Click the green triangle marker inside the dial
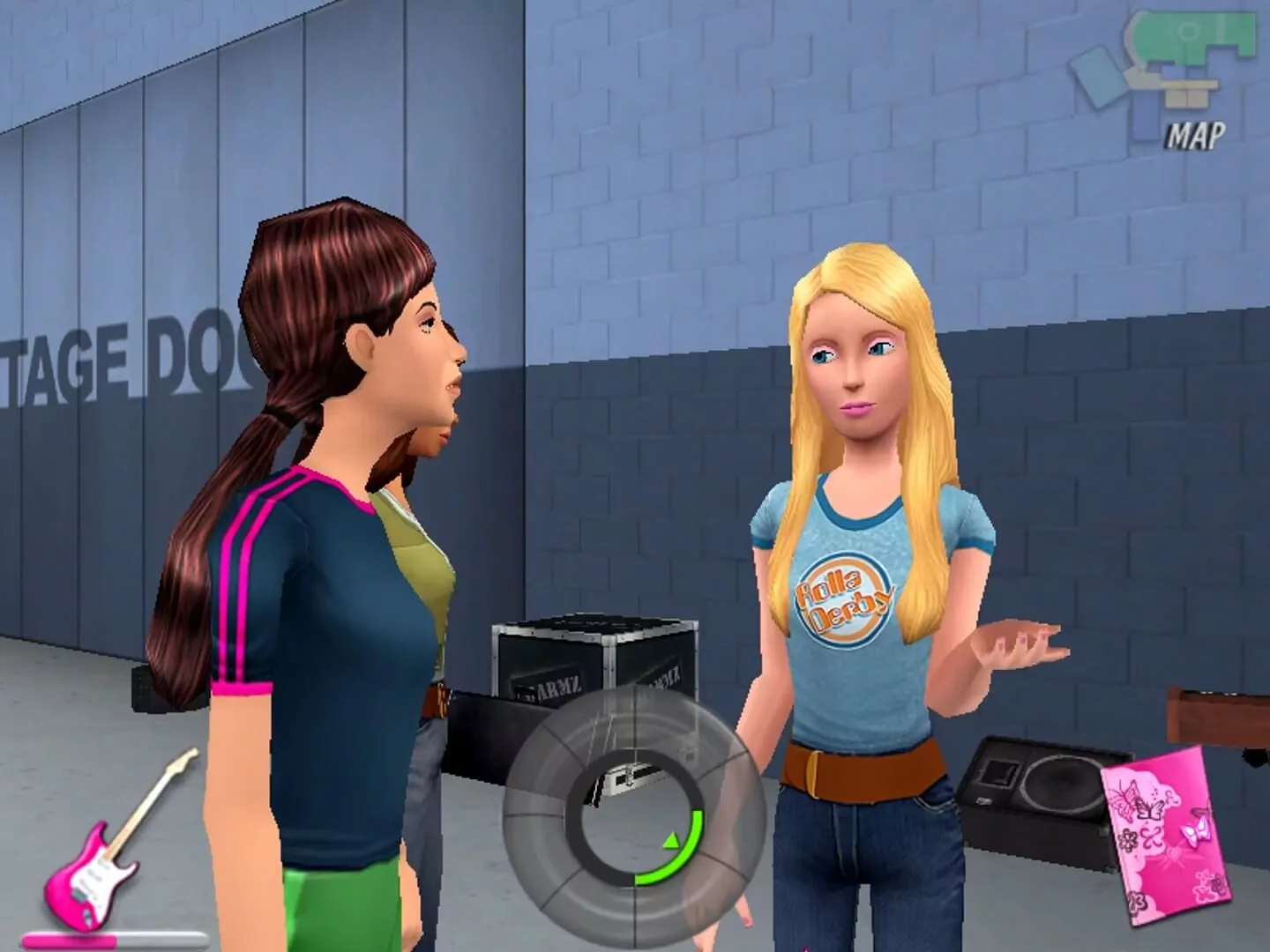The image size is (1270, 952). point(671,842)
